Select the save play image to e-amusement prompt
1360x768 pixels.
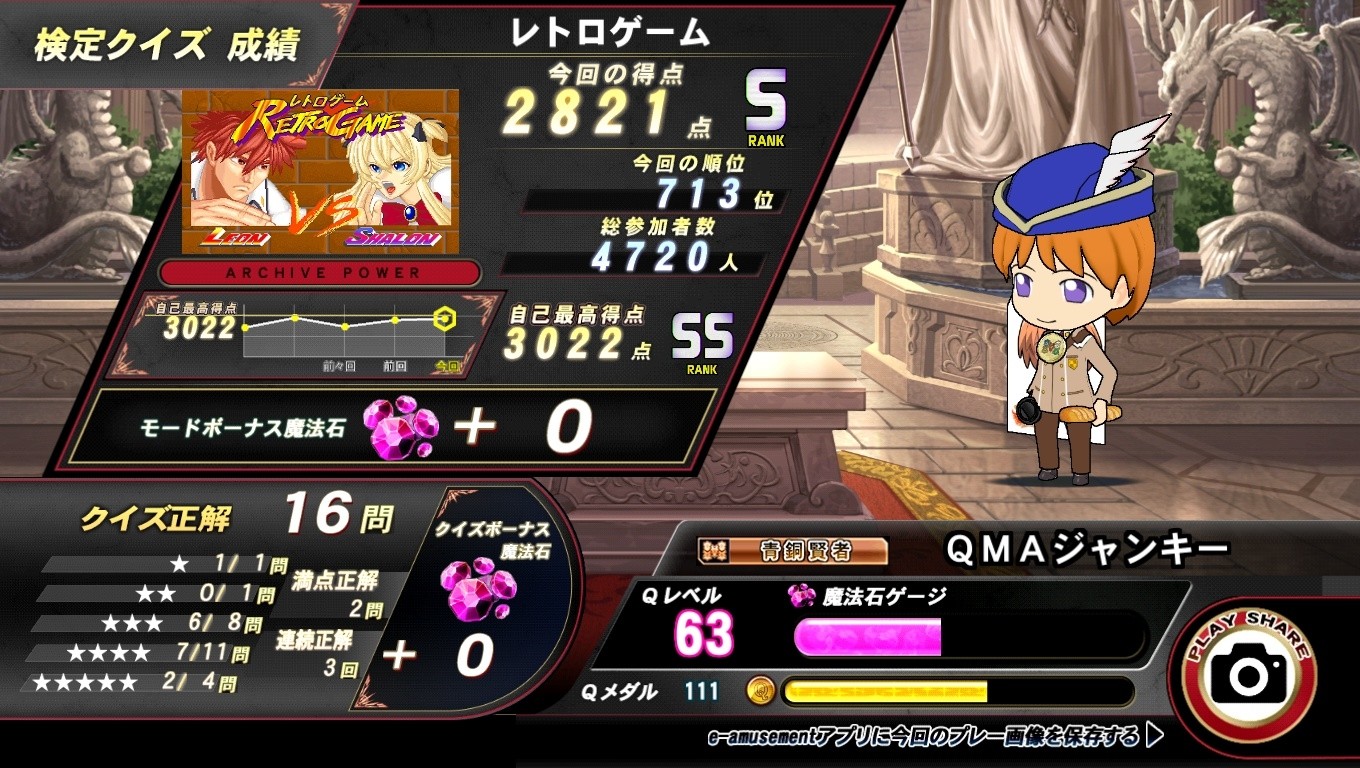tap(934, 738)
